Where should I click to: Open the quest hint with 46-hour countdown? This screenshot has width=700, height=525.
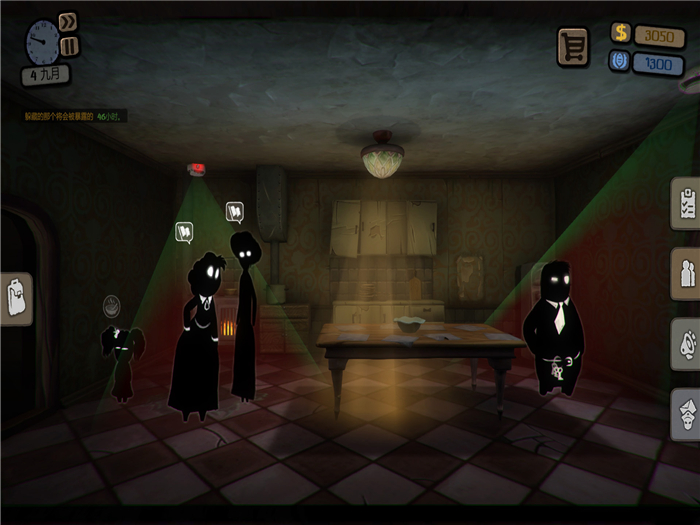tap(75, 117)
